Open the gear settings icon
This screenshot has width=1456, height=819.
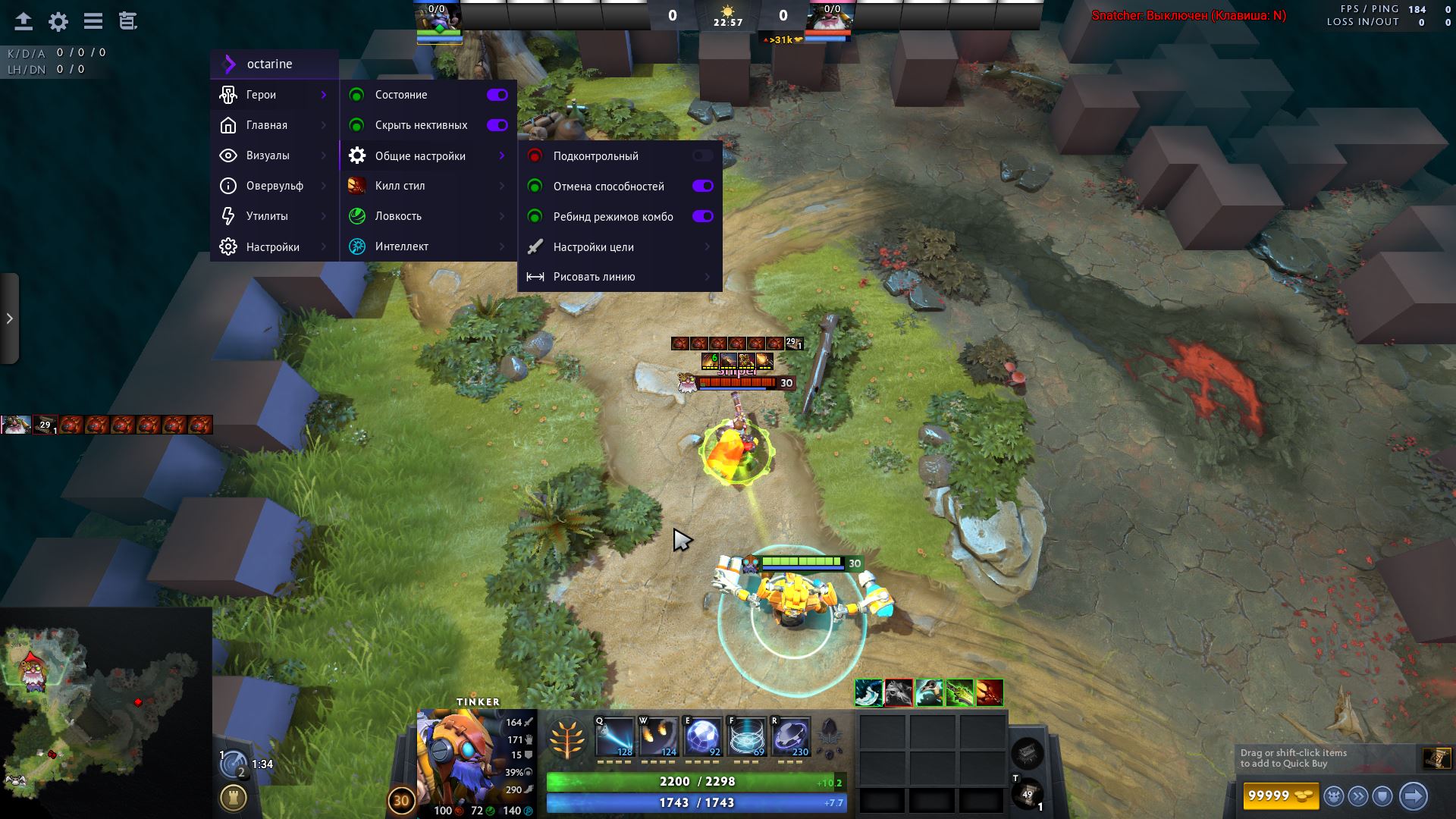pyautogui.click(x=58, y=21)
